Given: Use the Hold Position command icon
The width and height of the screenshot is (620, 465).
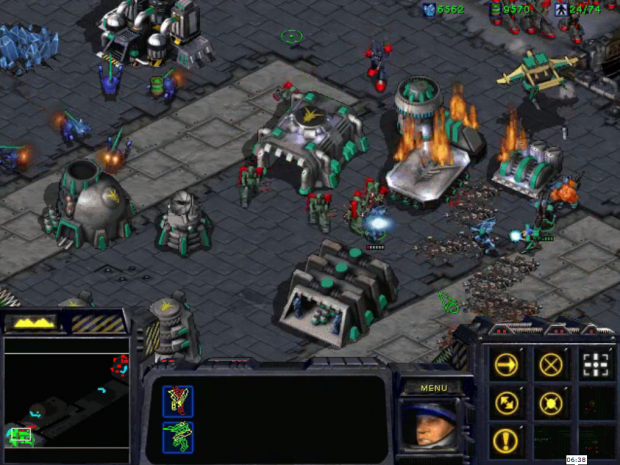Looking at the screenshot, I should point(550,403).
